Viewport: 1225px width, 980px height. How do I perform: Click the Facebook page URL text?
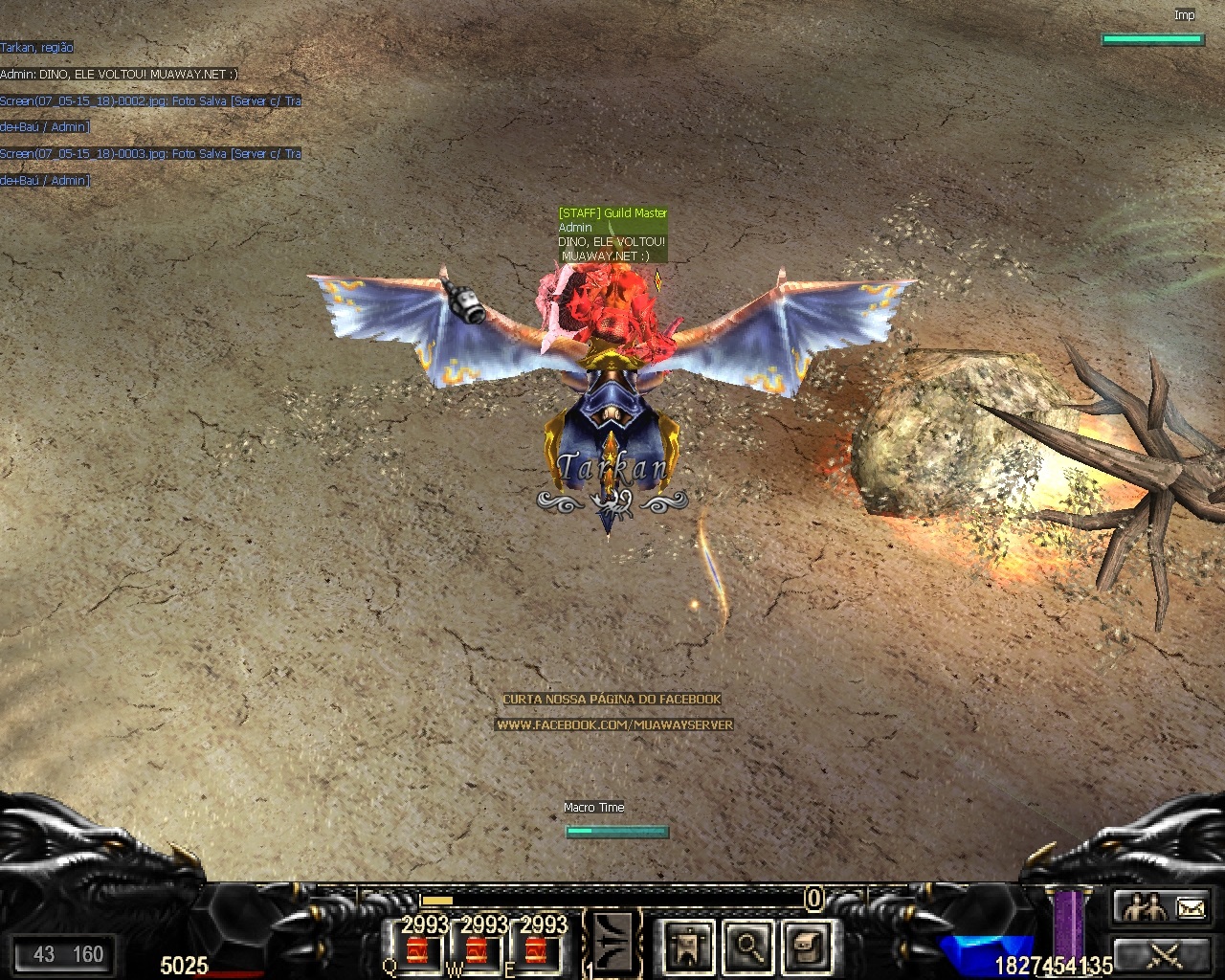coord(614,724)
